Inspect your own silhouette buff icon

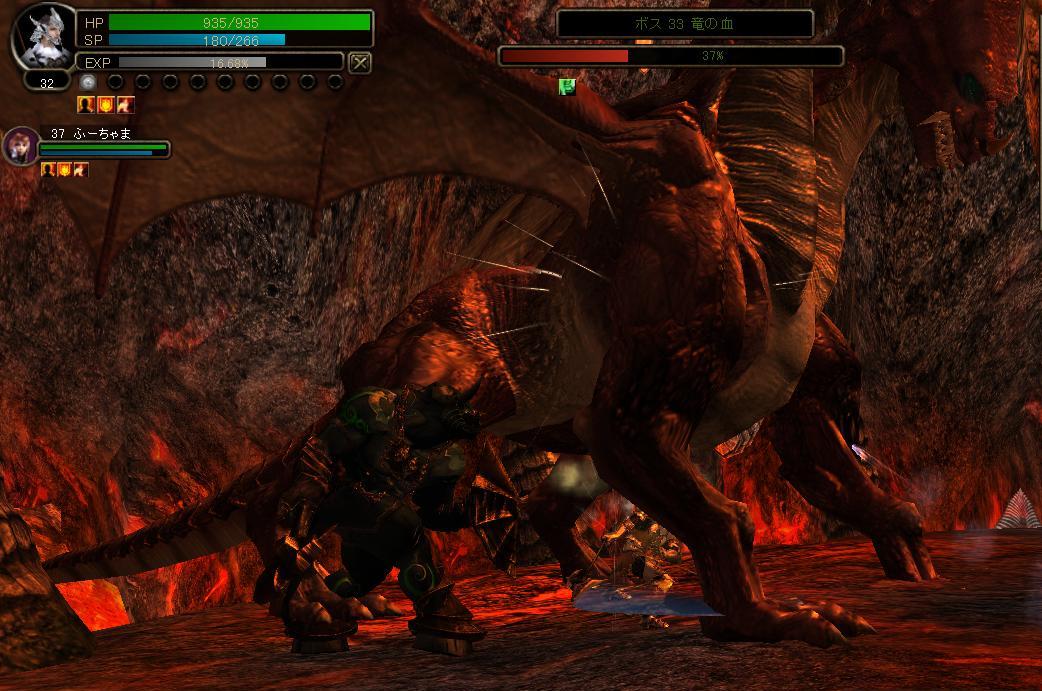[x=86, y=105]
